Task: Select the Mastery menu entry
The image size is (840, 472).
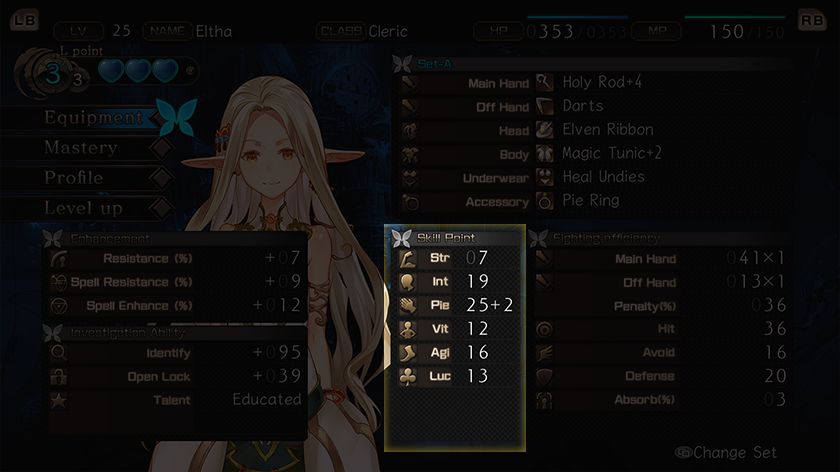Action: pyautogui.click(x=81, y=148)
